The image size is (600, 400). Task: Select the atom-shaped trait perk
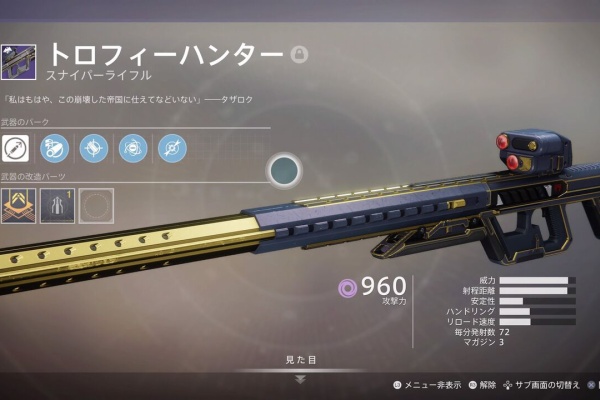(x=133, y=149)
